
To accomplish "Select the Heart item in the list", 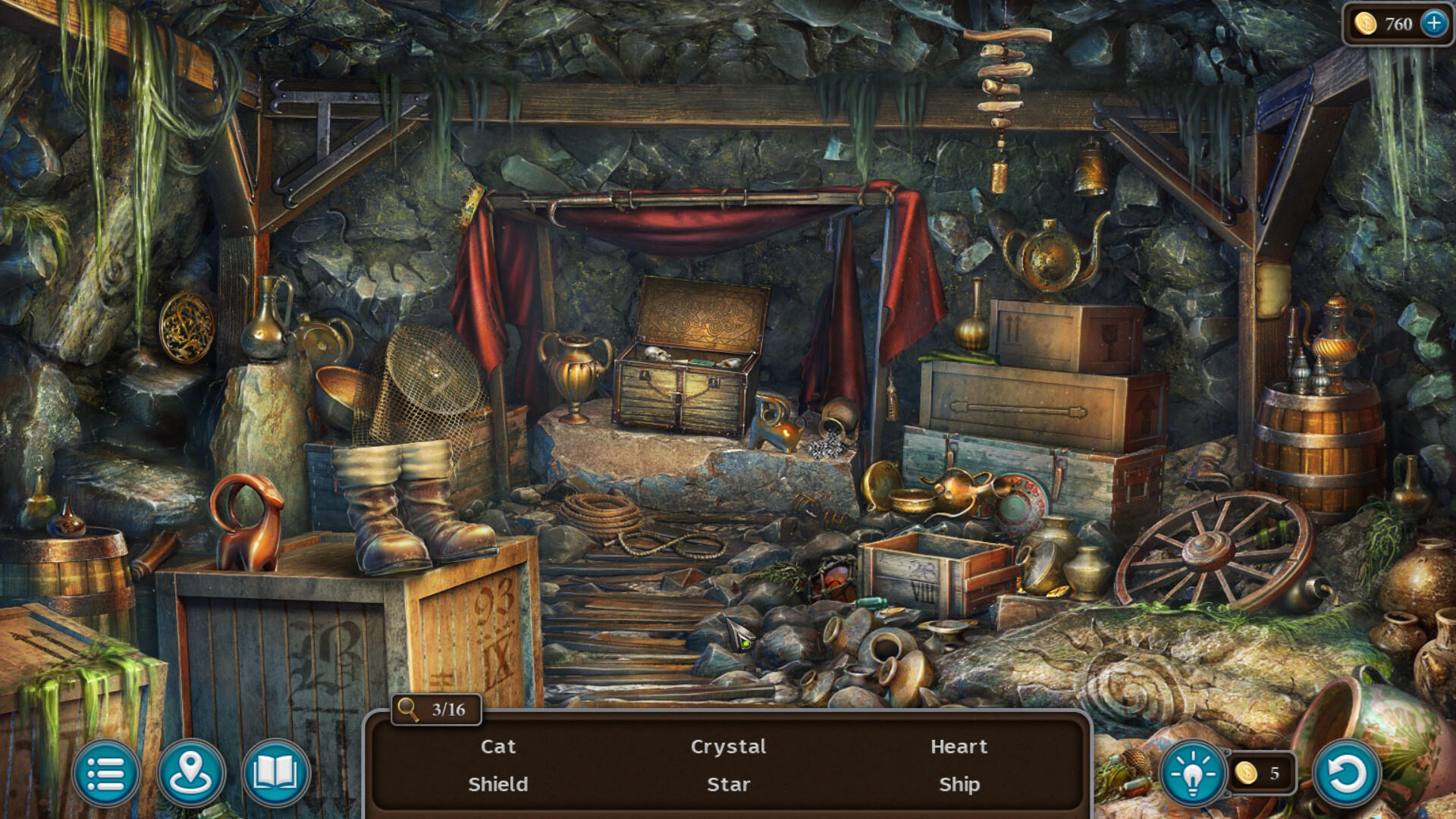I will [959, 747].
